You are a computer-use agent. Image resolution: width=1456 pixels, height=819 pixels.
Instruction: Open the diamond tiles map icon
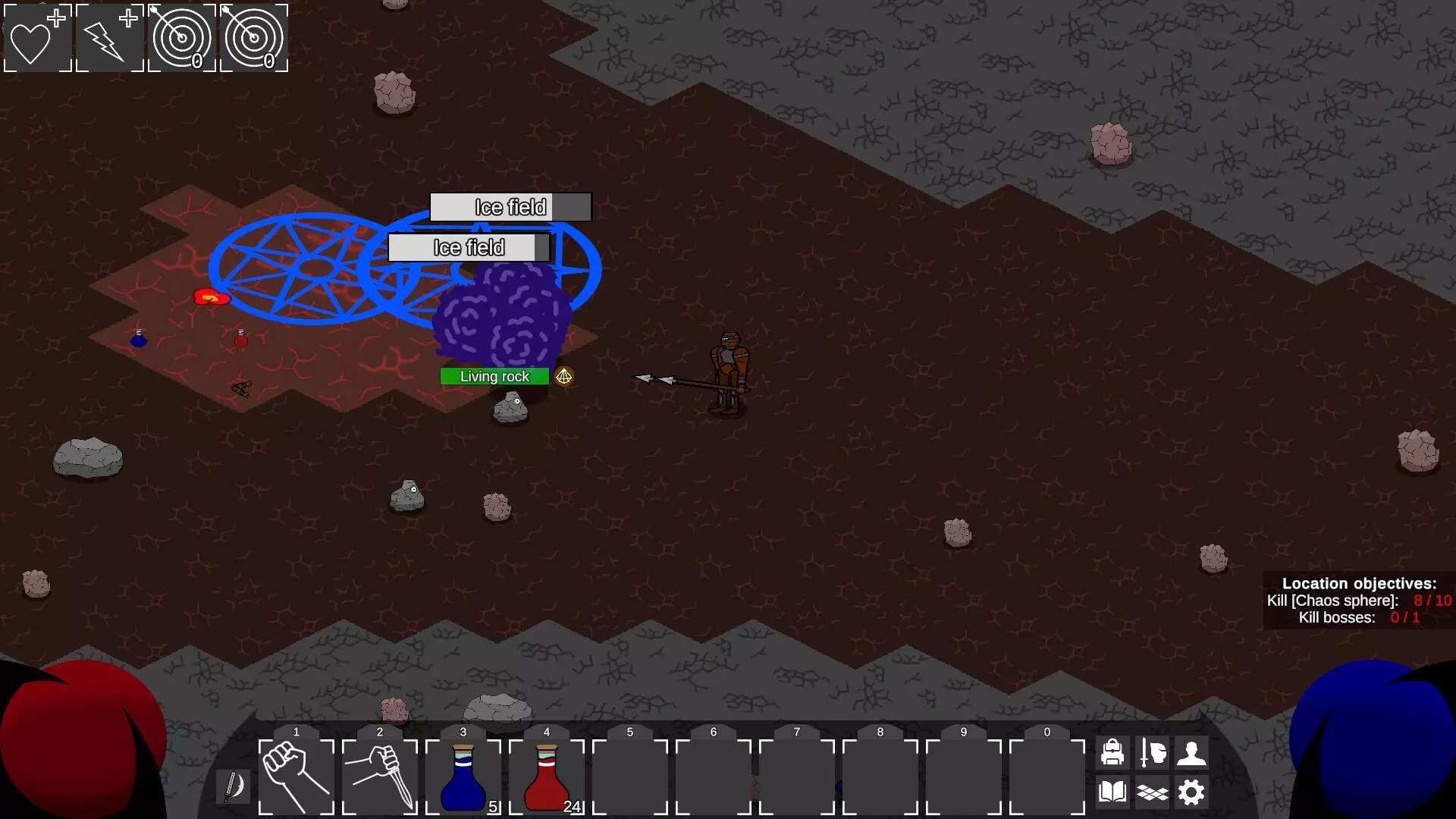[1153, 792]
